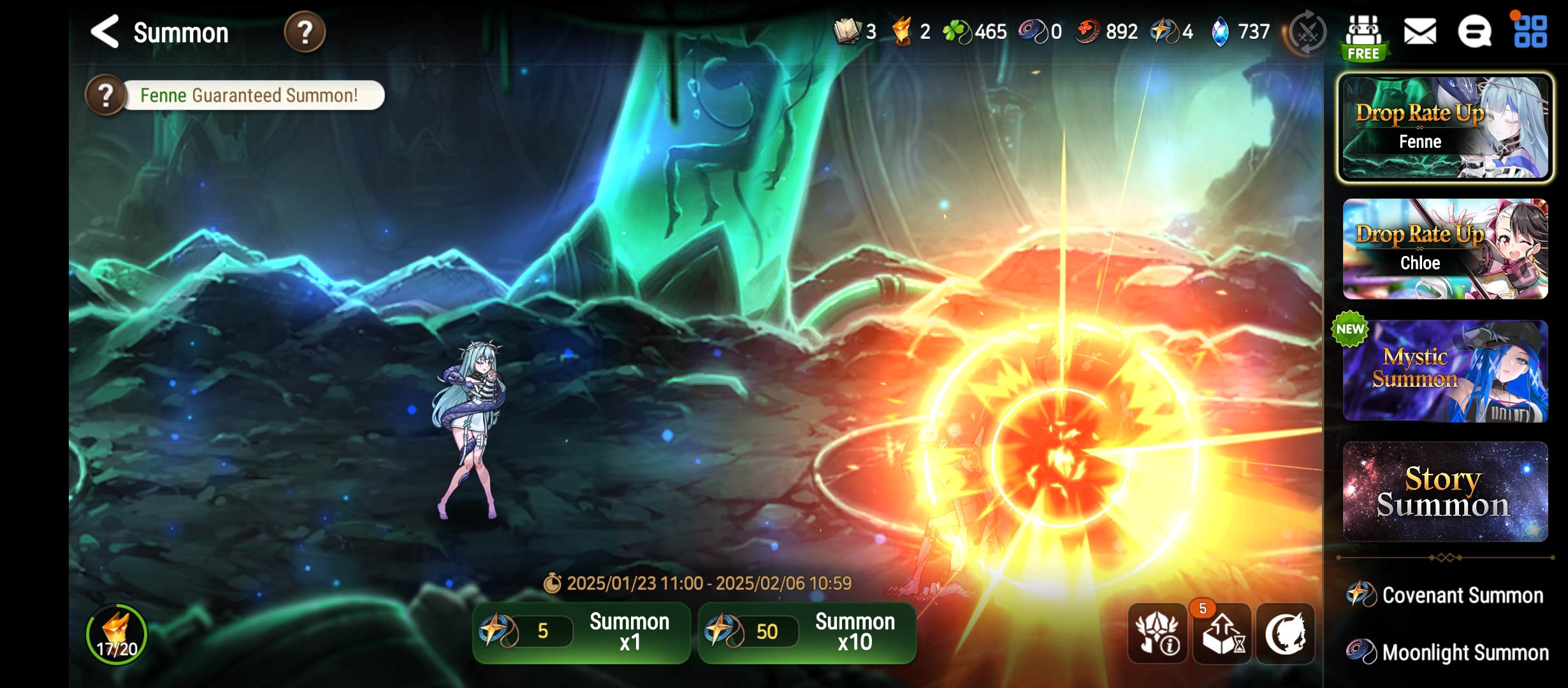
Task: Open the Mystic Summon banner
Action: coord(1445,371)
